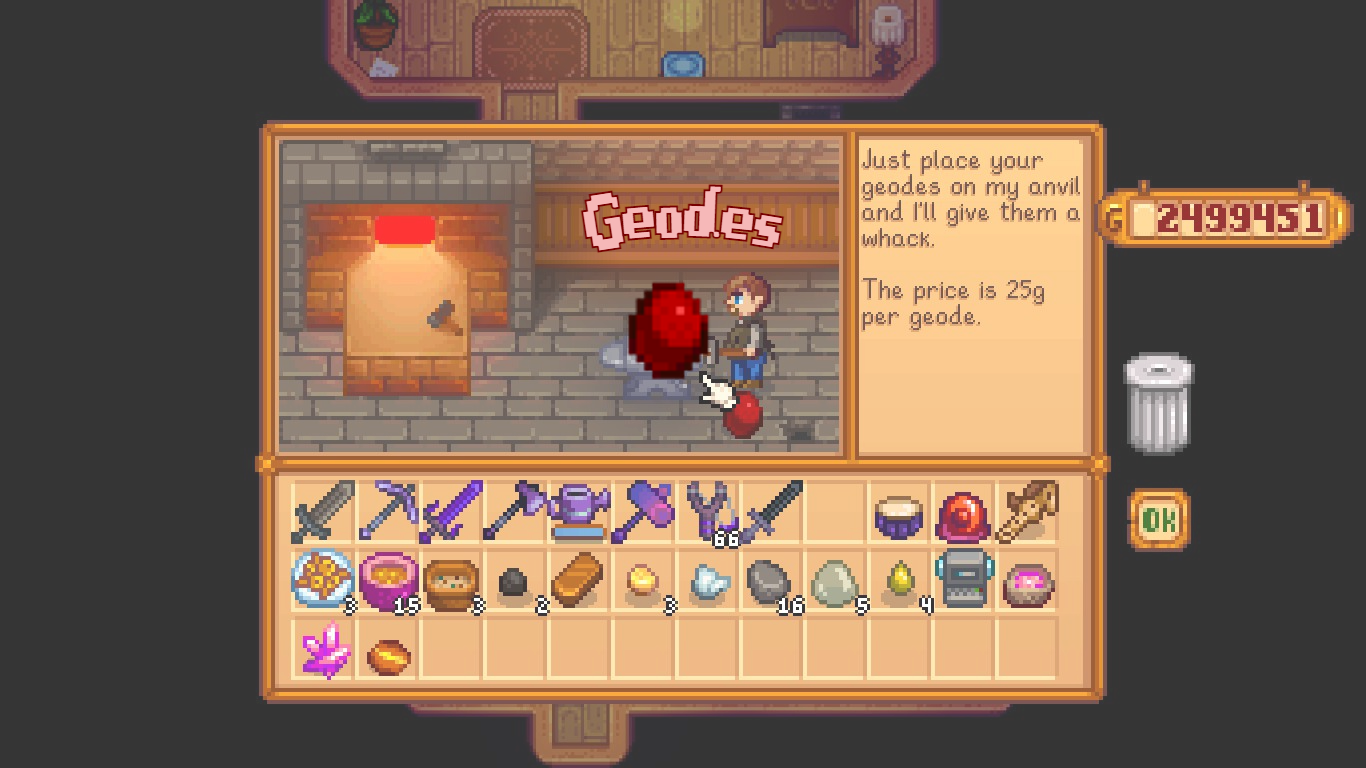Screen dimensions: 1366x768
Task: Select the drum block item
Action: click(898, 510)
